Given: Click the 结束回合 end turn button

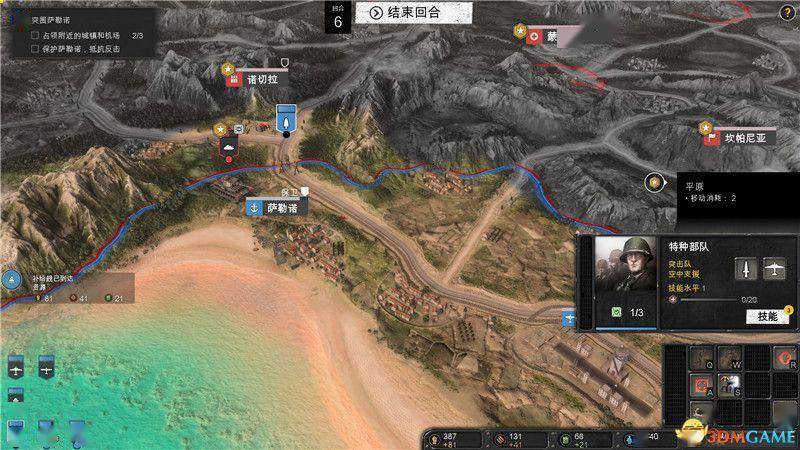Looking at the screenshot, I should tap(404, 12).
